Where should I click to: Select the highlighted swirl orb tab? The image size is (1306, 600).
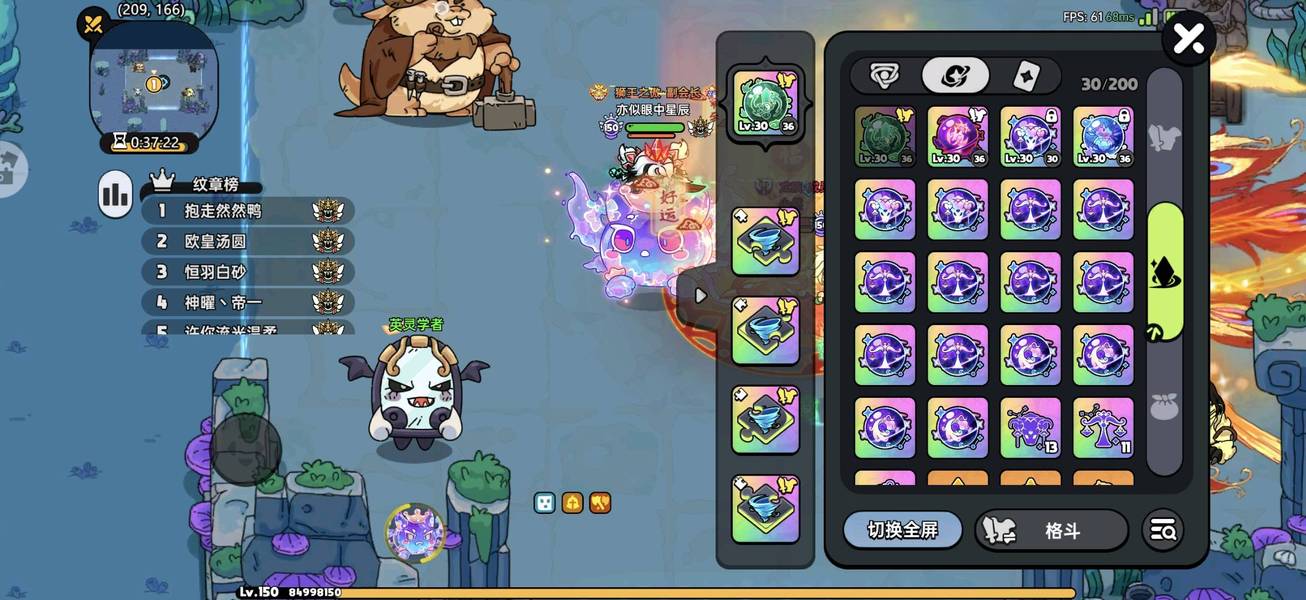(955, 75)
